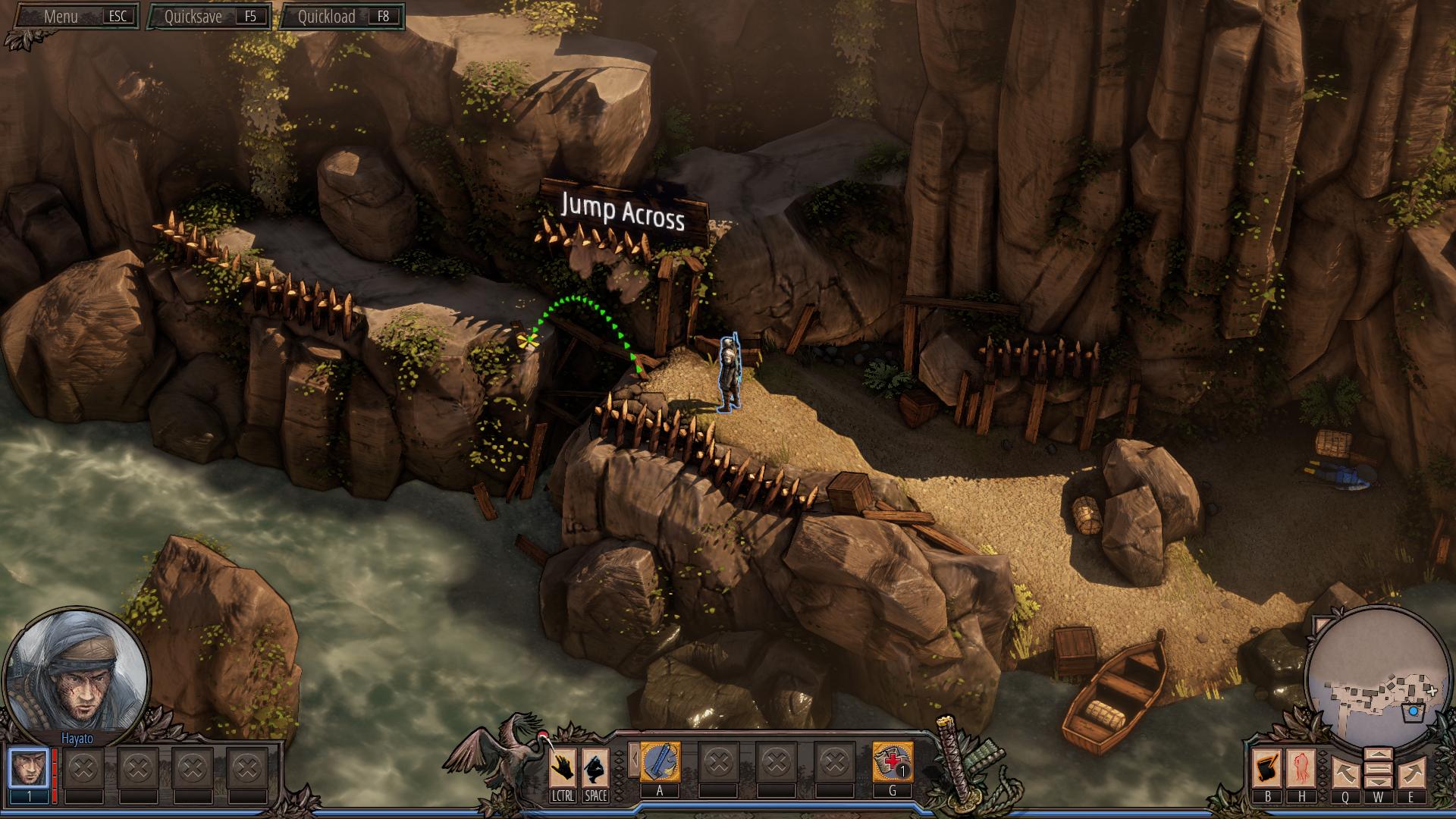Viewport: 1456px width, 819px height.
Task: Open the scroll and quill log
Action: (1267, 768)
